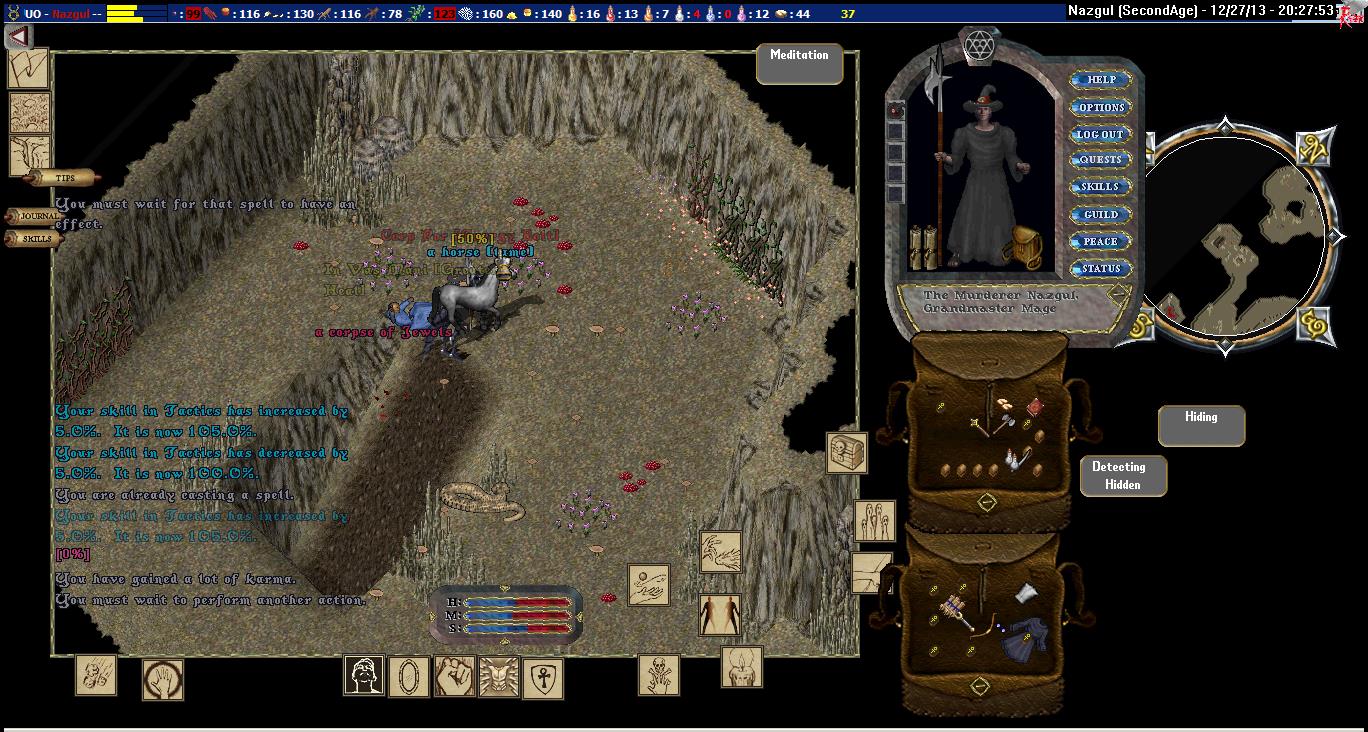Click the red triangle arrow button

tap(19, 37)
